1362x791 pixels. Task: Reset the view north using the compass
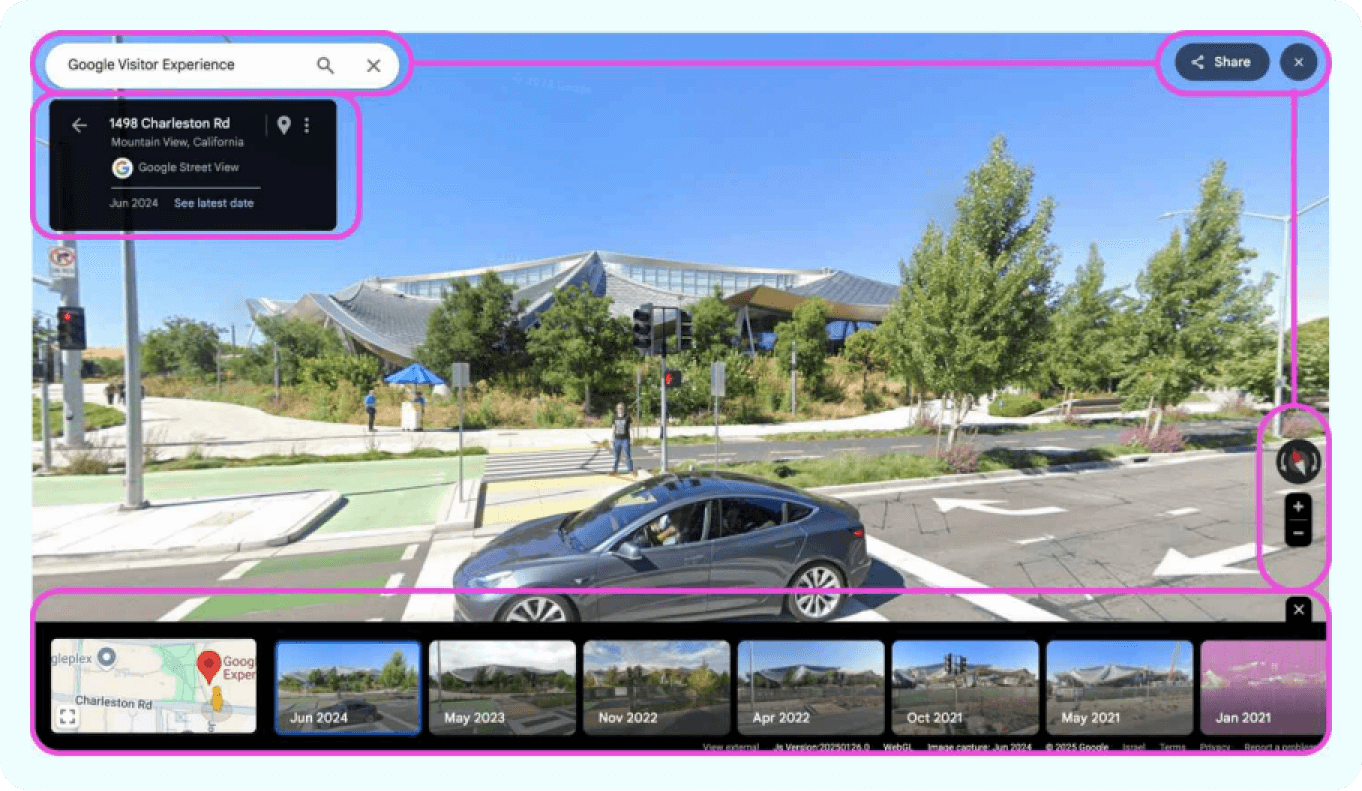[1296, 462]
